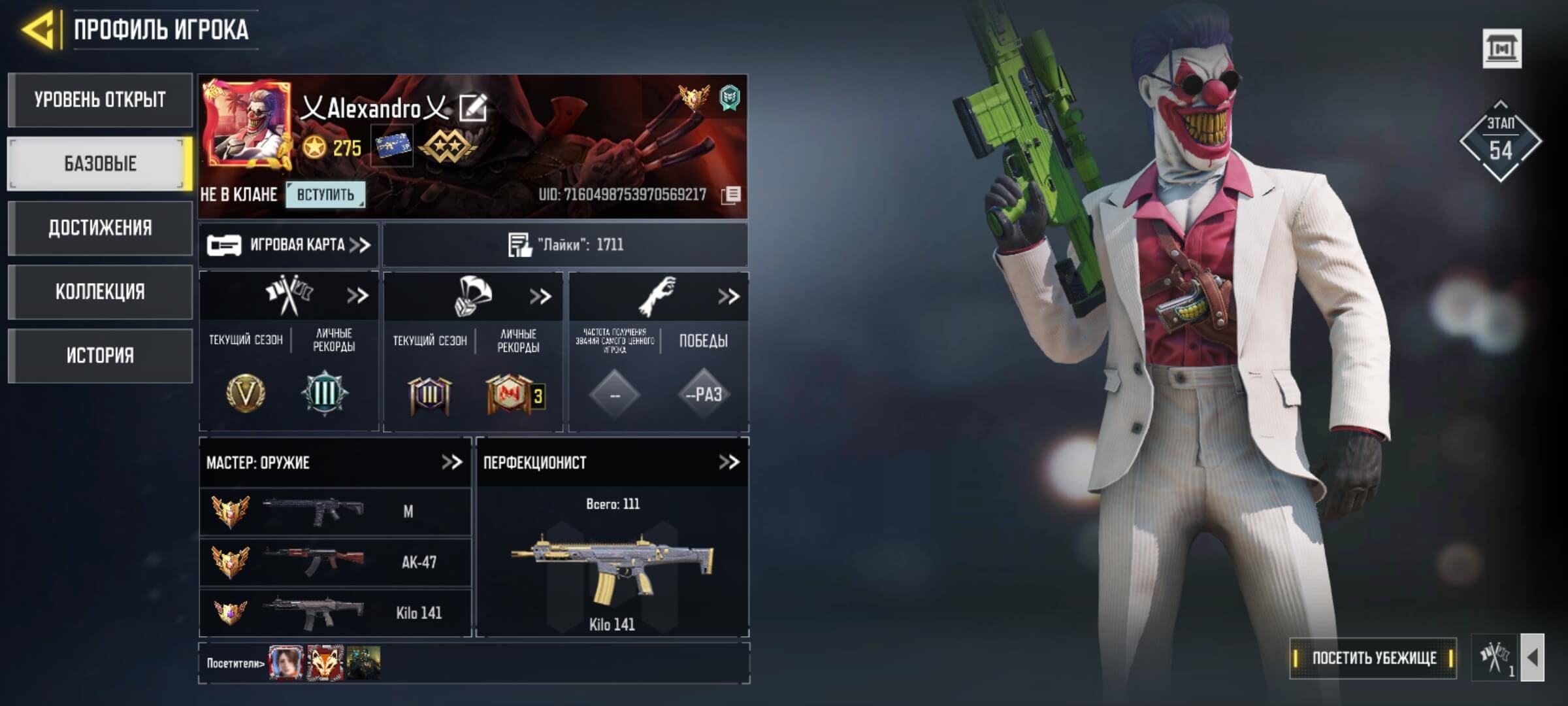The width and height of the screenshot is (1568, 706).
Task: View the fox avatar visitor
Action: click(325, 663)
